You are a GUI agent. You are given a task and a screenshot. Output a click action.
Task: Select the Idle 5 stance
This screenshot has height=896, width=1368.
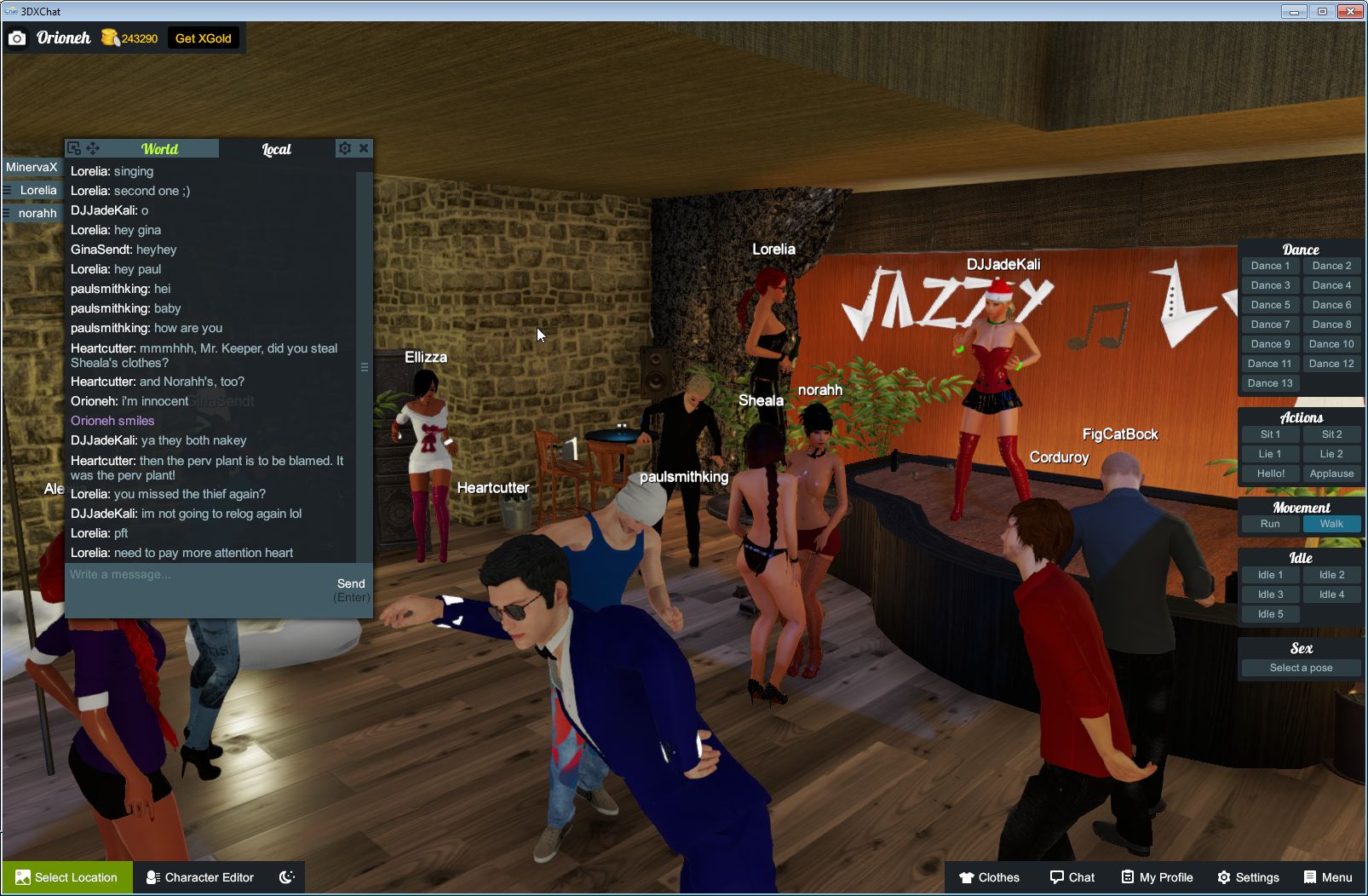click(x=1270, y=614)
